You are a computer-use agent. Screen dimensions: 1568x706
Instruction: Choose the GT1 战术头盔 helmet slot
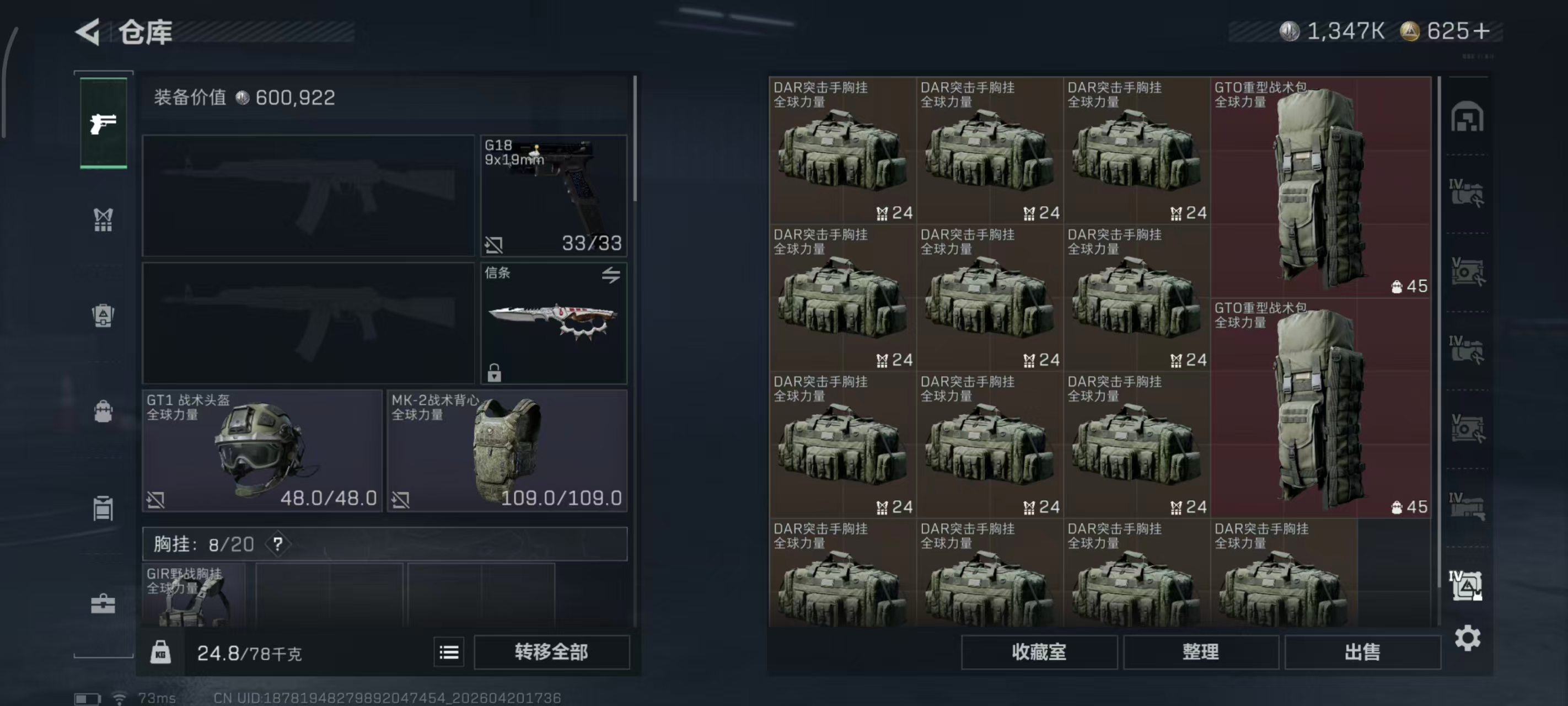[262, 451]
